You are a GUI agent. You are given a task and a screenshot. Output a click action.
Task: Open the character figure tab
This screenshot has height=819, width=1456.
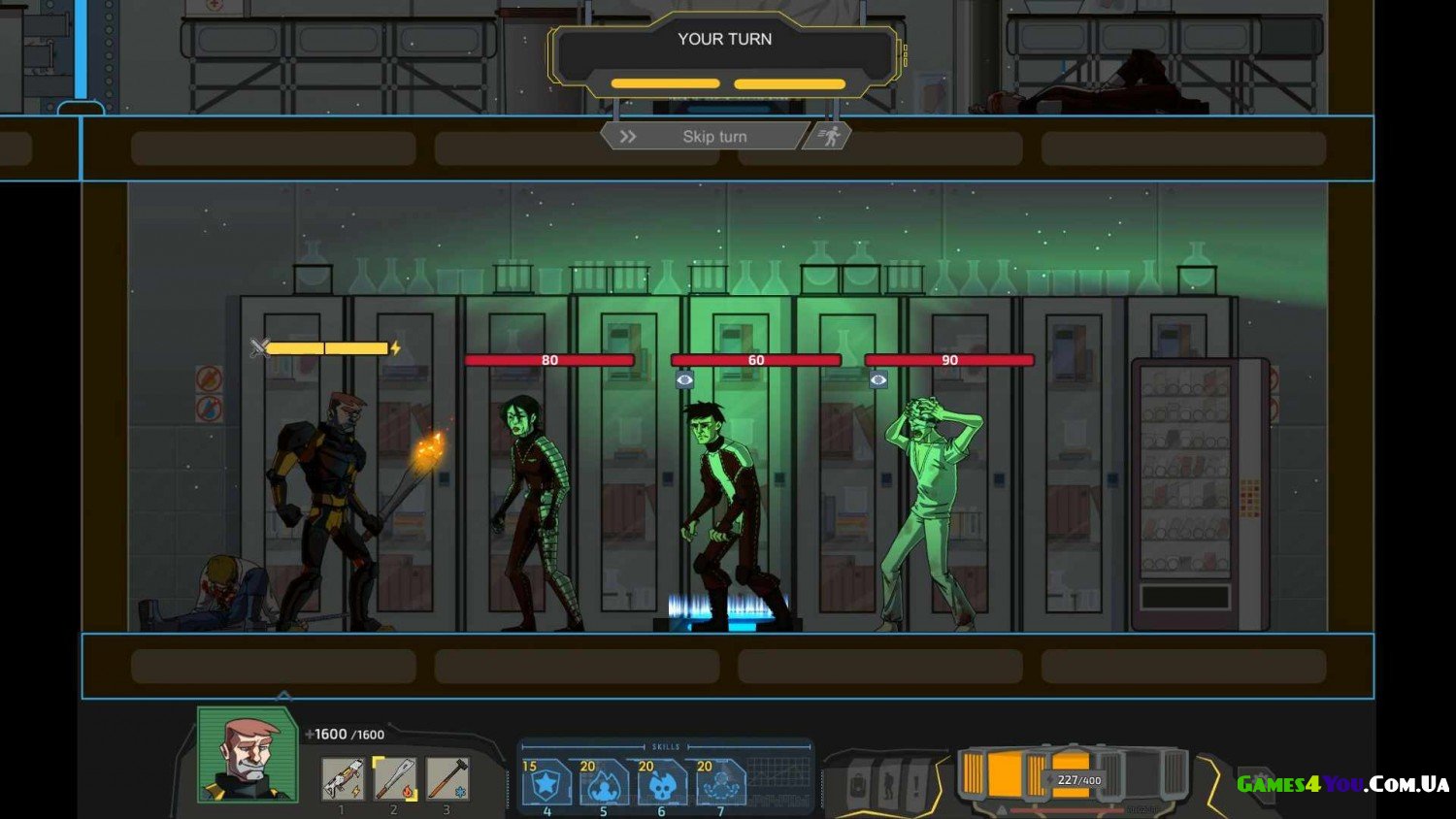(x=888, y=785)
